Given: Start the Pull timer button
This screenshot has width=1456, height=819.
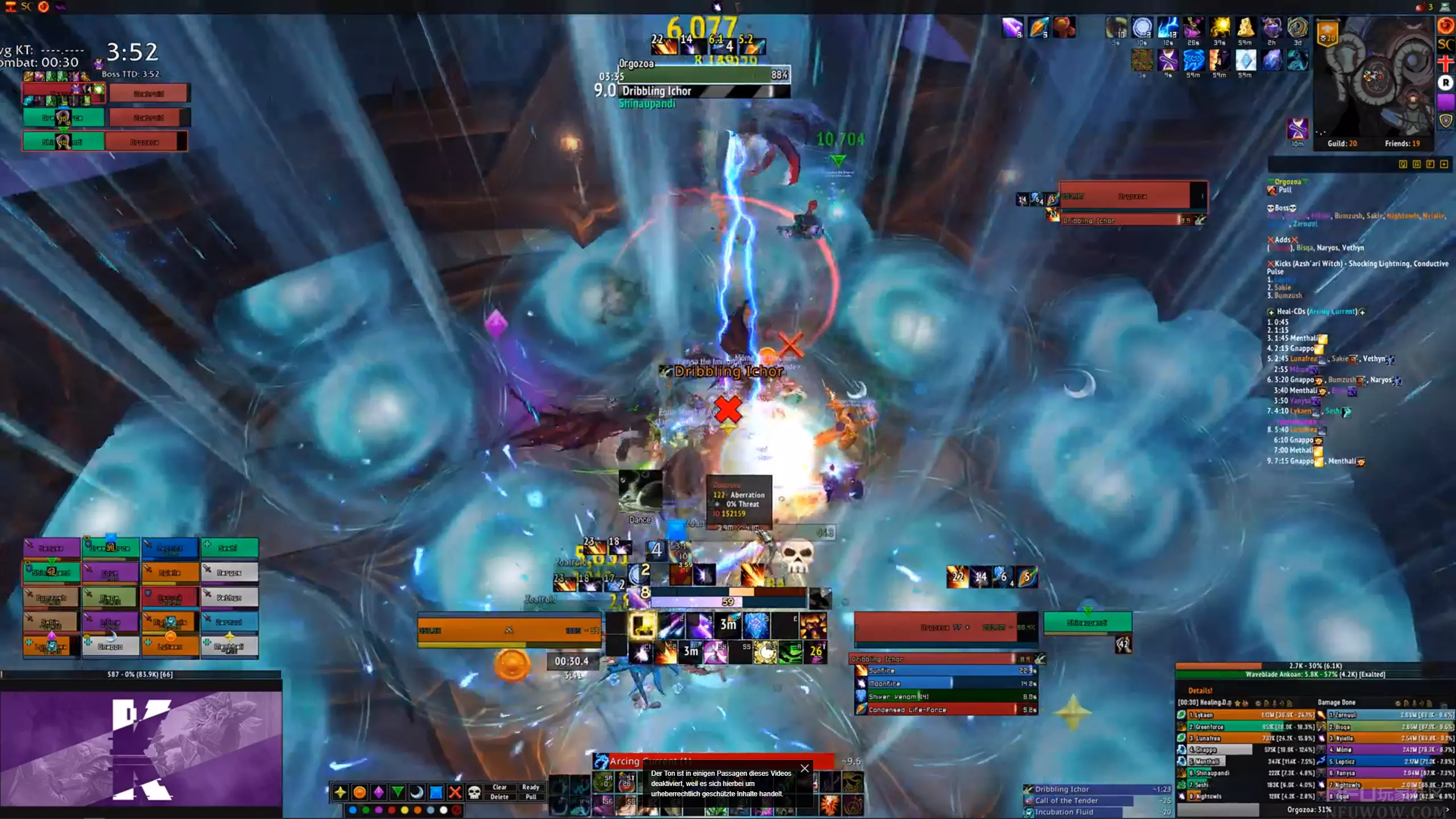Looking at the screenshot, I should (531, 797).
